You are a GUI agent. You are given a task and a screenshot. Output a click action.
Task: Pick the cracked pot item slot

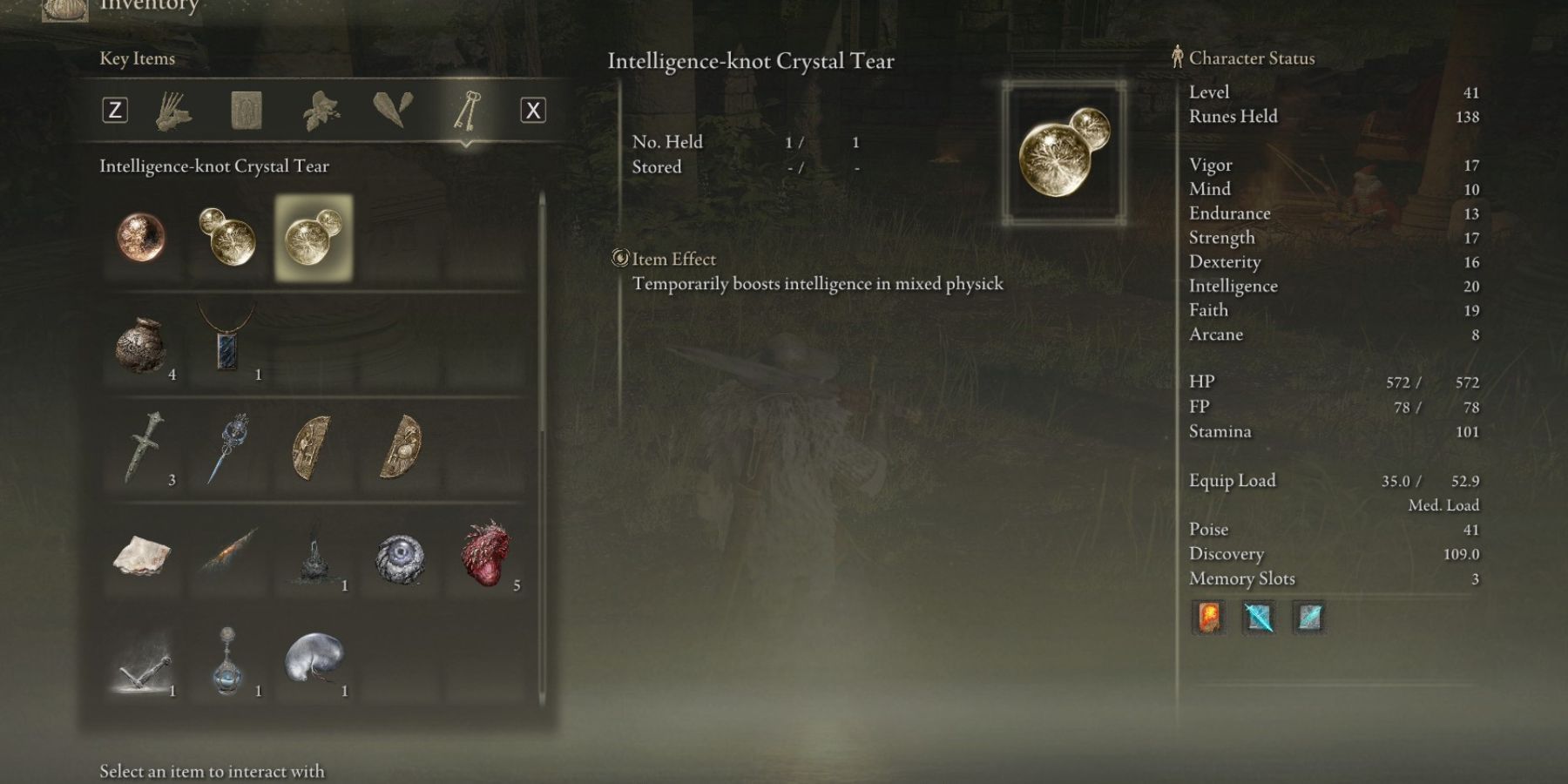click(141, 345)
